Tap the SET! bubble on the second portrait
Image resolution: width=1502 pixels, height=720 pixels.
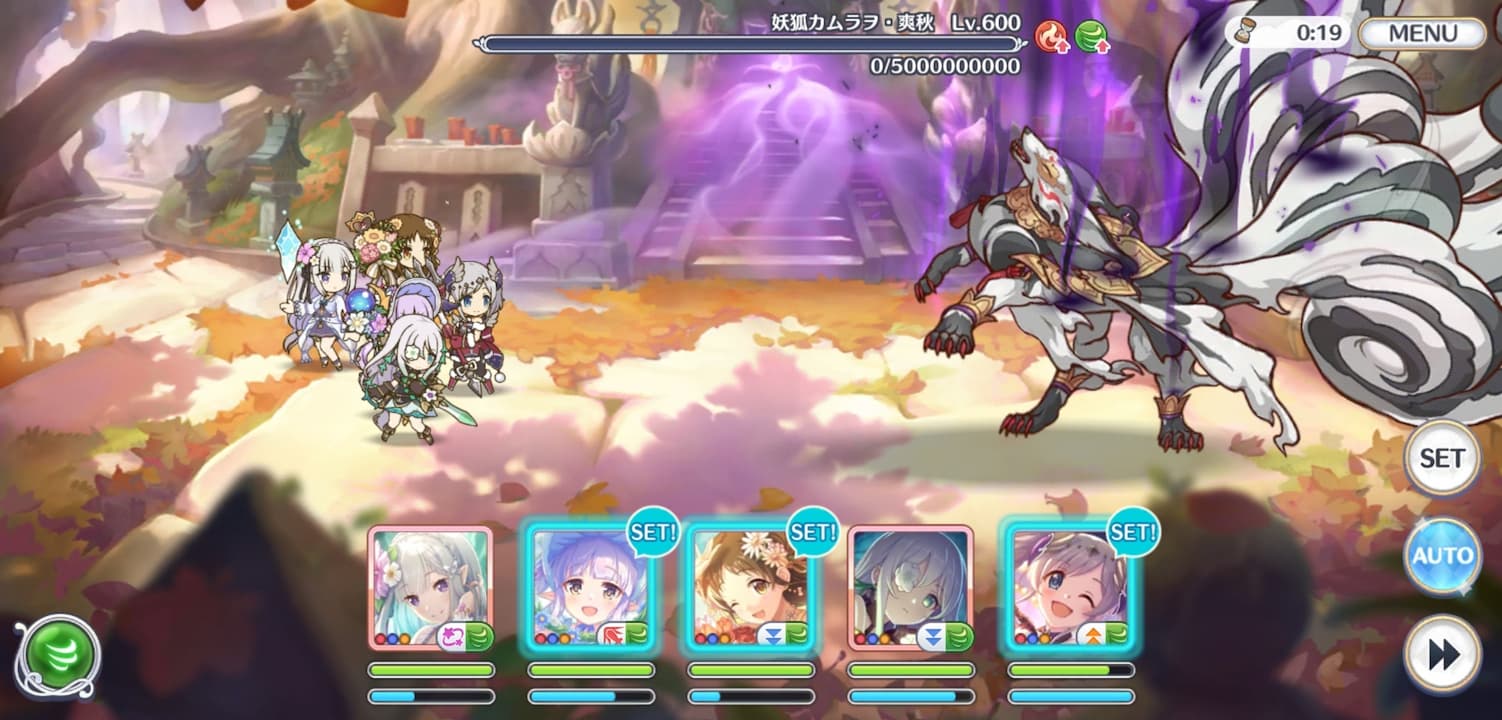(x=653, y=532)
